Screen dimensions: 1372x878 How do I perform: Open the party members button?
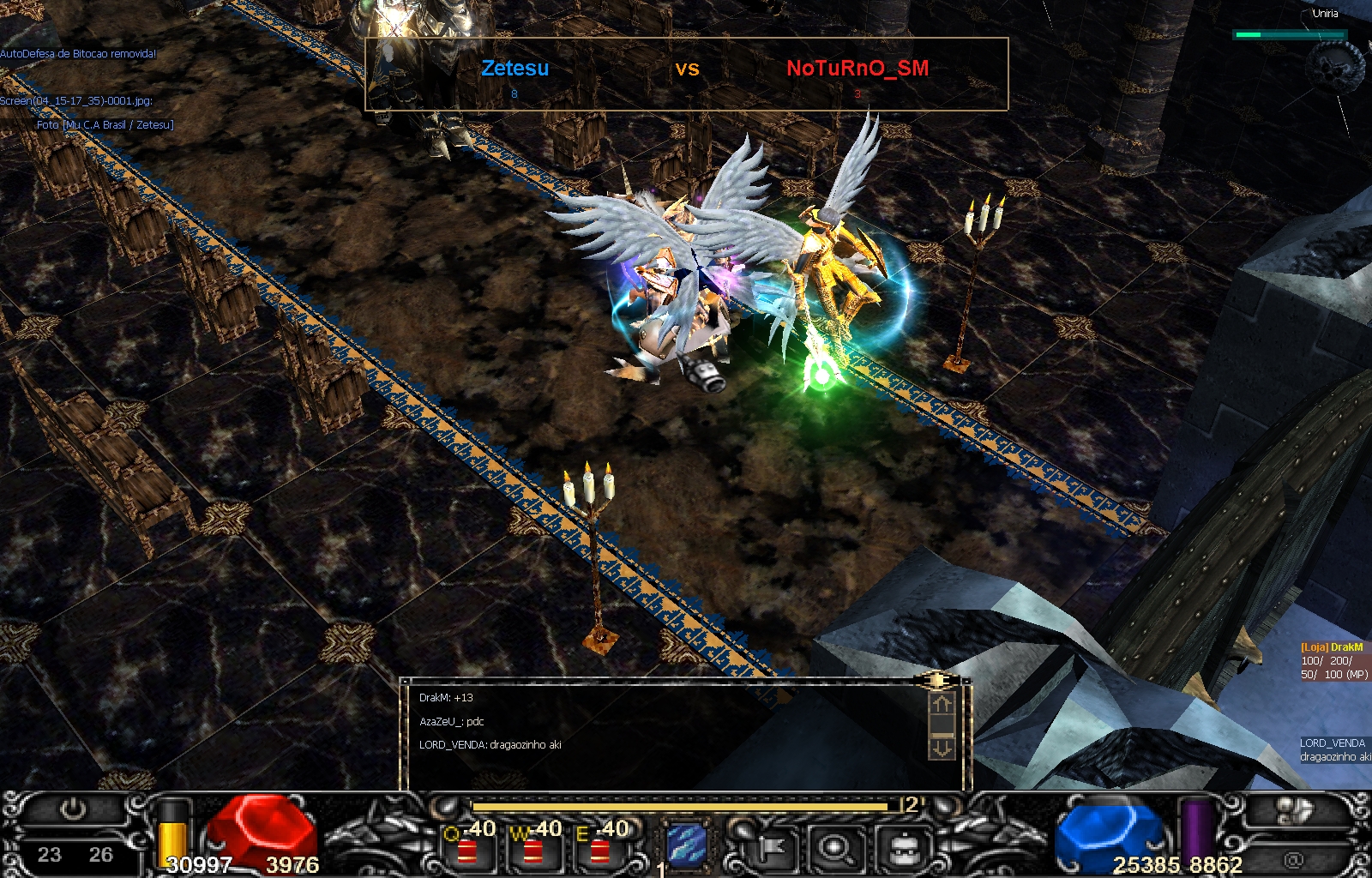pyautogui.click(x=1296, y=810)
